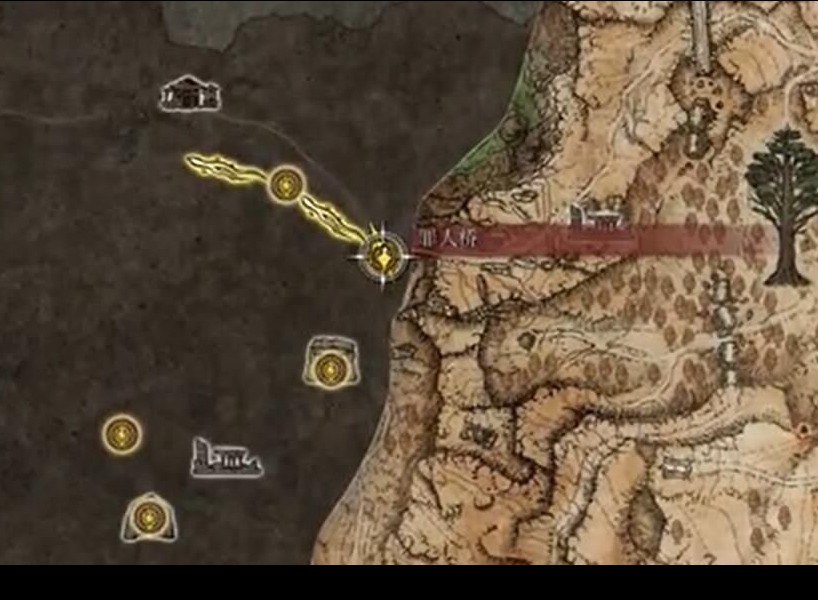Select the unframed grace marker off the glowing path
Image resolution: width=818 pixels, height=600 pixels.
(122, 434)
